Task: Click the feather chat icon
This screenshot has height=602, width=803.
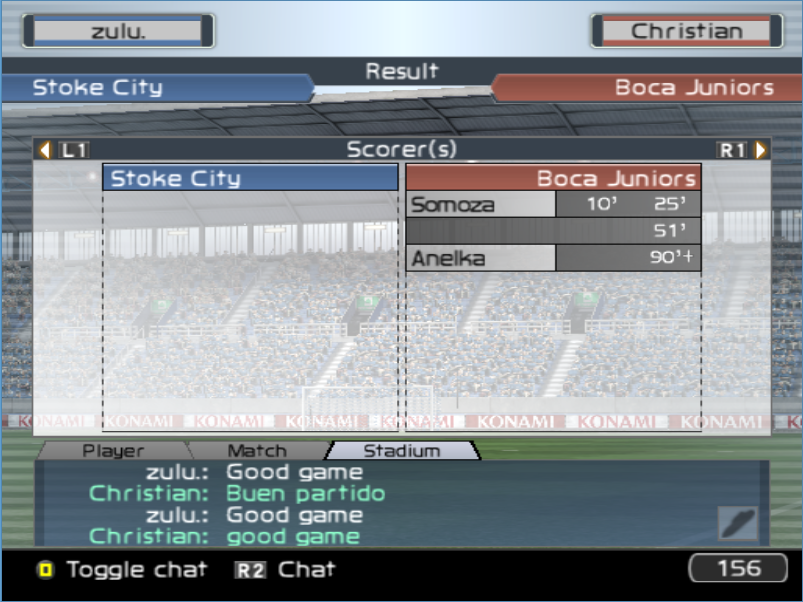Action: (x=738, y=523)
